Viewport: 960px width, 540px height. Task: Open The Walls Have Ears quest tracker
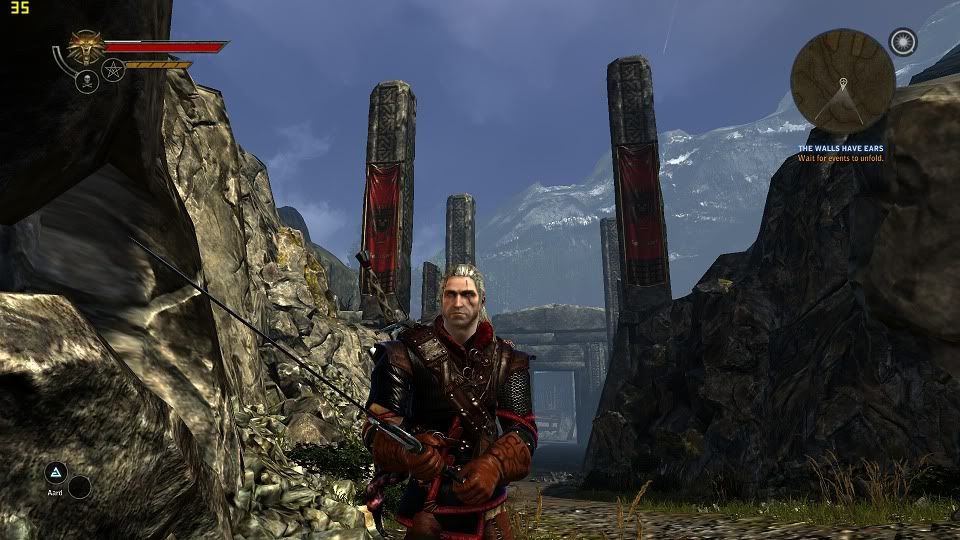point(840,149)
